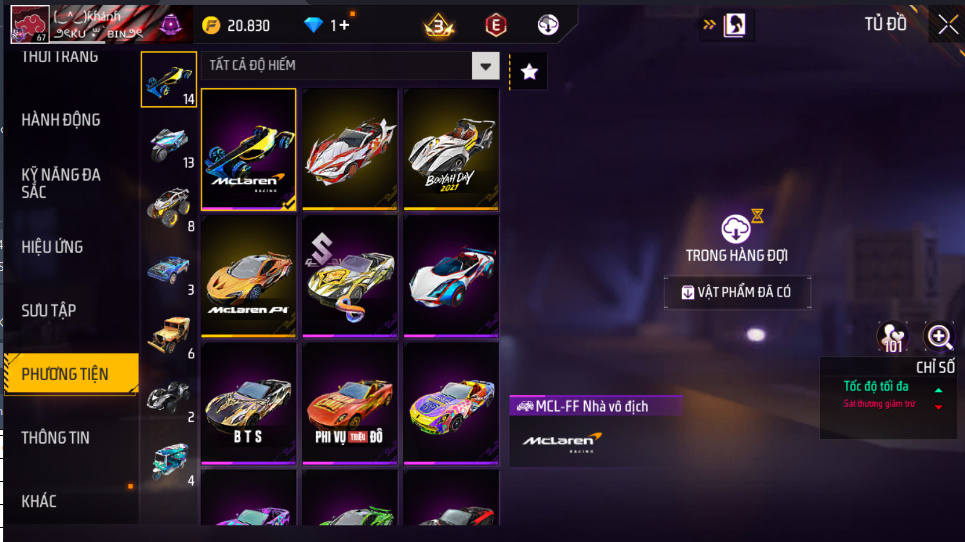Viewport: 965px width, 542px height.
Task: Tap the magnifier zoom-in icon
Action: [939, 337]
